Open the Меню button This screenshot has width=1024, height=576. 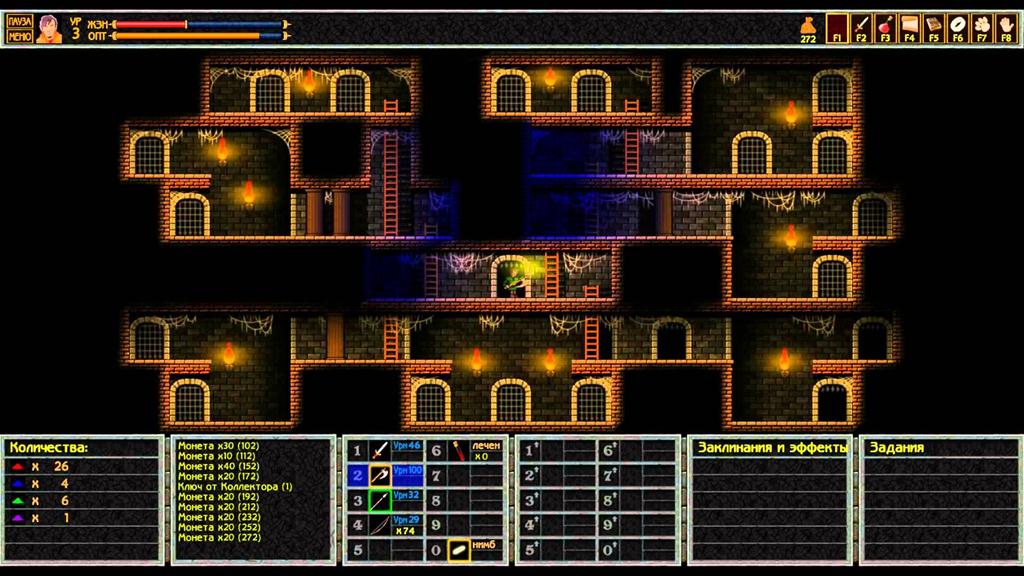(x=20, y=36)
